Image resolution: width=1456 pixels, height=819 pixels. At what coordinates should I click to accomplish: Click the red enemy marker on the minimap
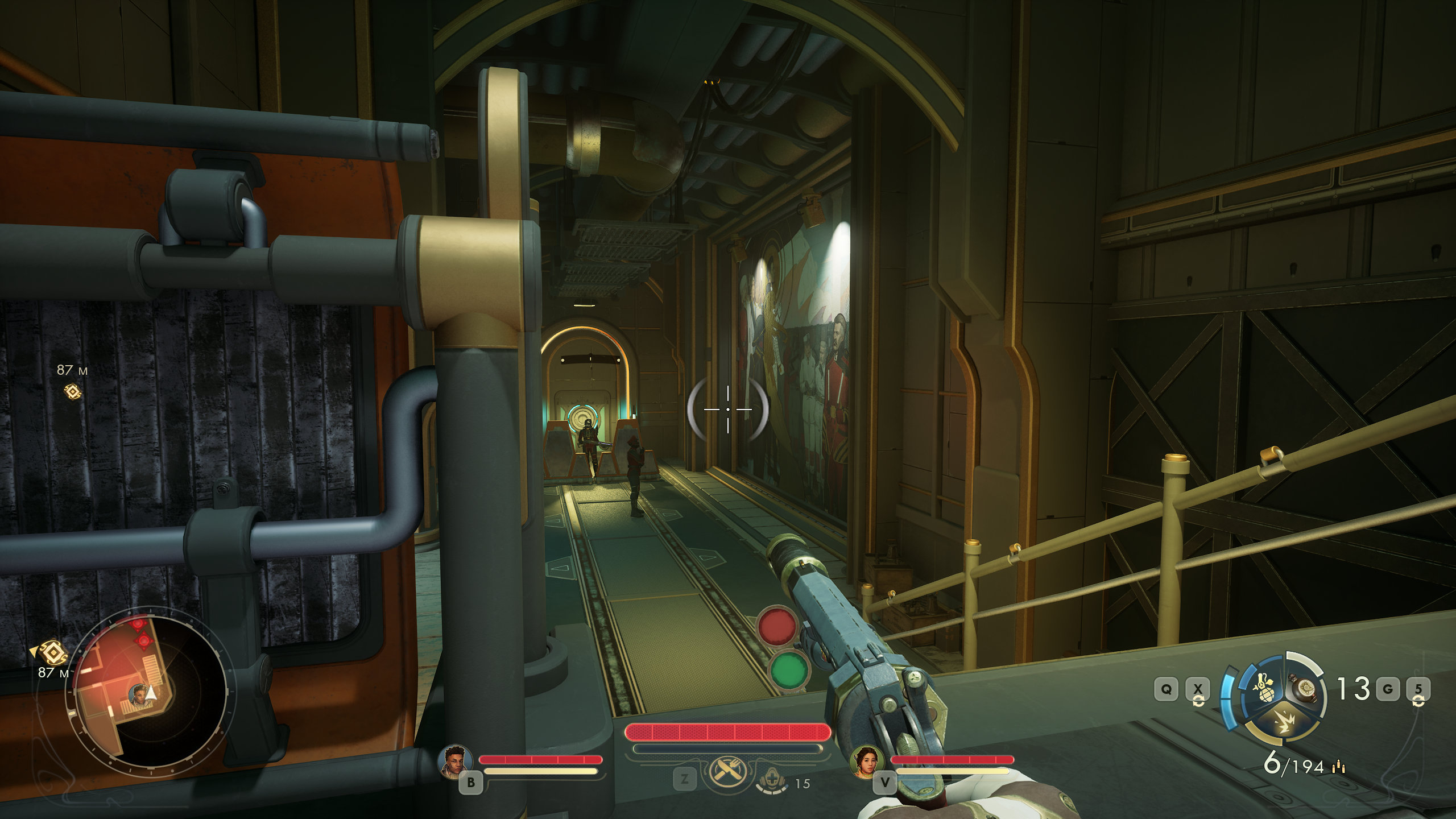pos(143,640)
